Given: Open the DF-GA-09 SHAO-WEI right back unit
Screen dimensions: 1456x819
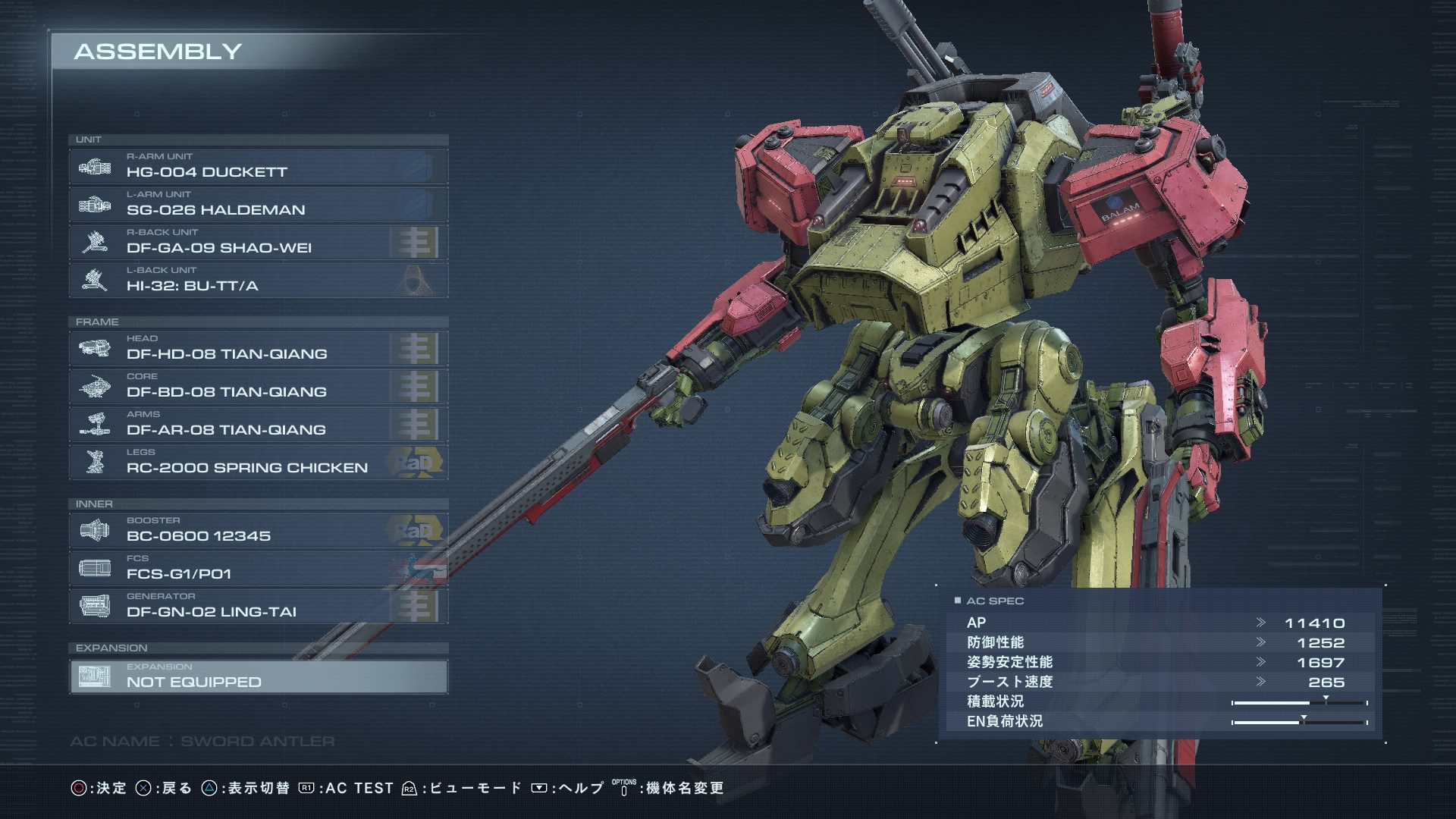Looking at the screenshot, I should point(258,242).
